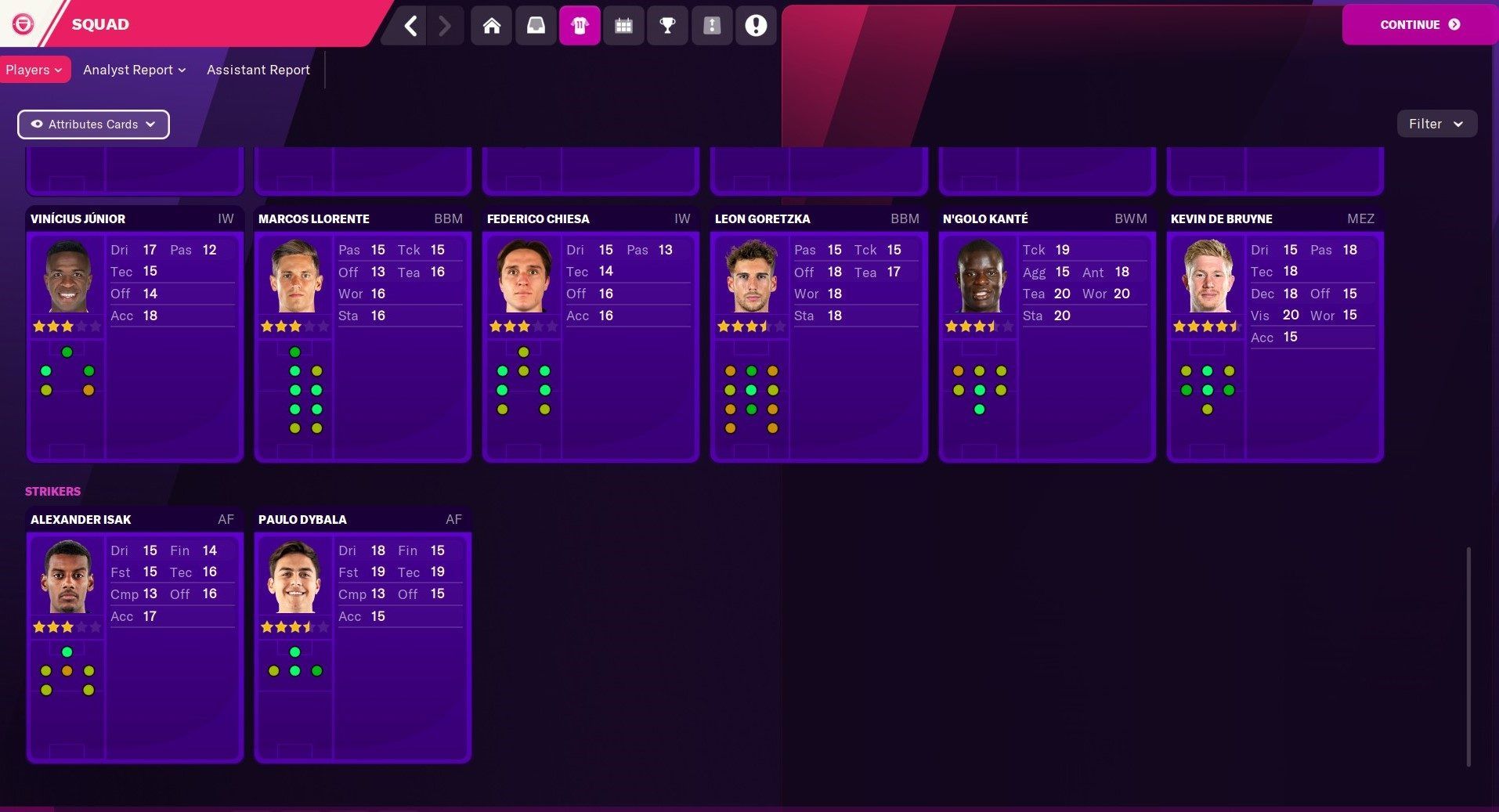Select the shirt icon for the Squad screen
1499x812 pixels.
[x=580, y=25]
